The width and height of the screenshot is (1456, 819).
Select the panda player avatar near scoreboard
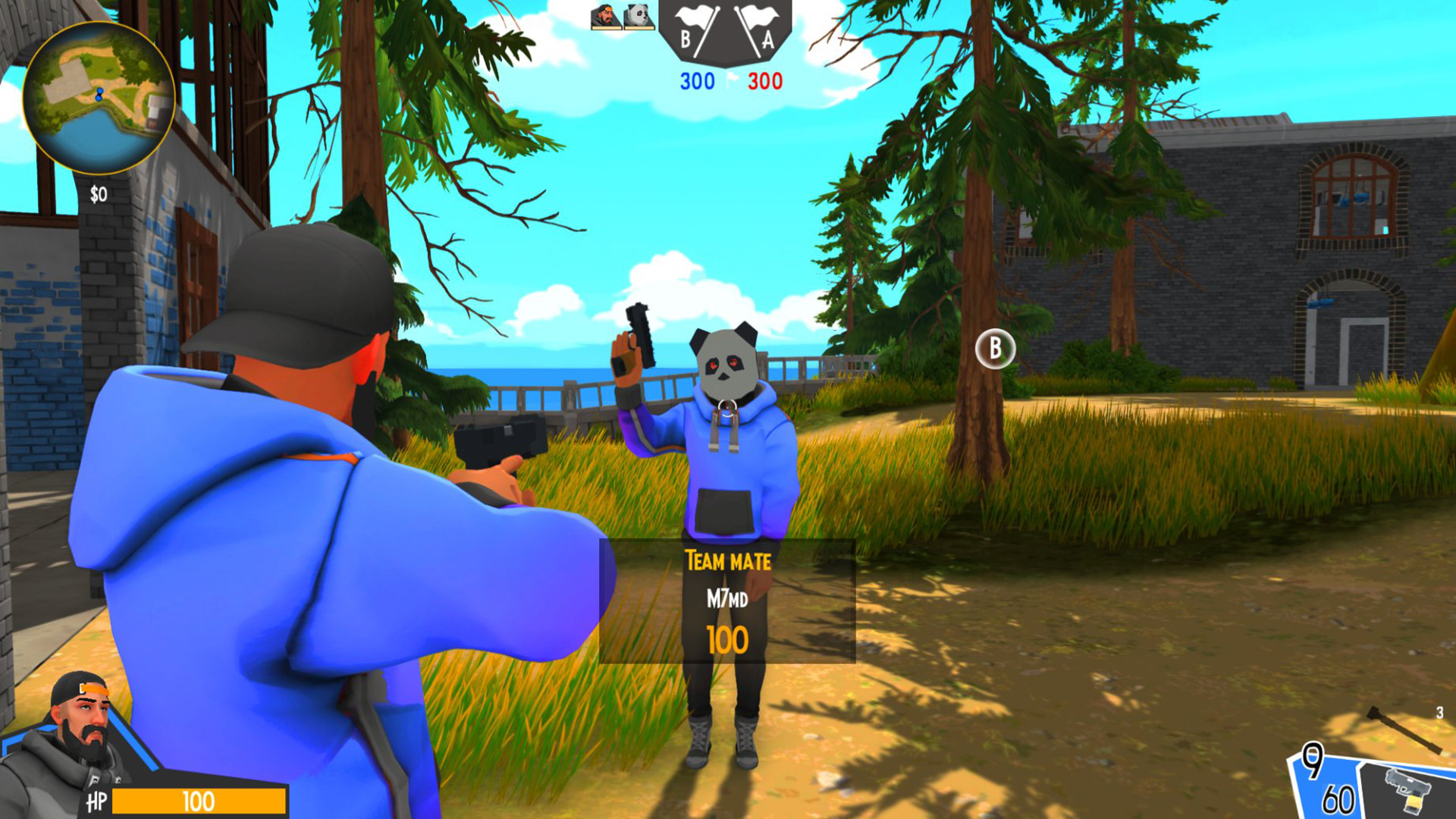tap(639, 17)
